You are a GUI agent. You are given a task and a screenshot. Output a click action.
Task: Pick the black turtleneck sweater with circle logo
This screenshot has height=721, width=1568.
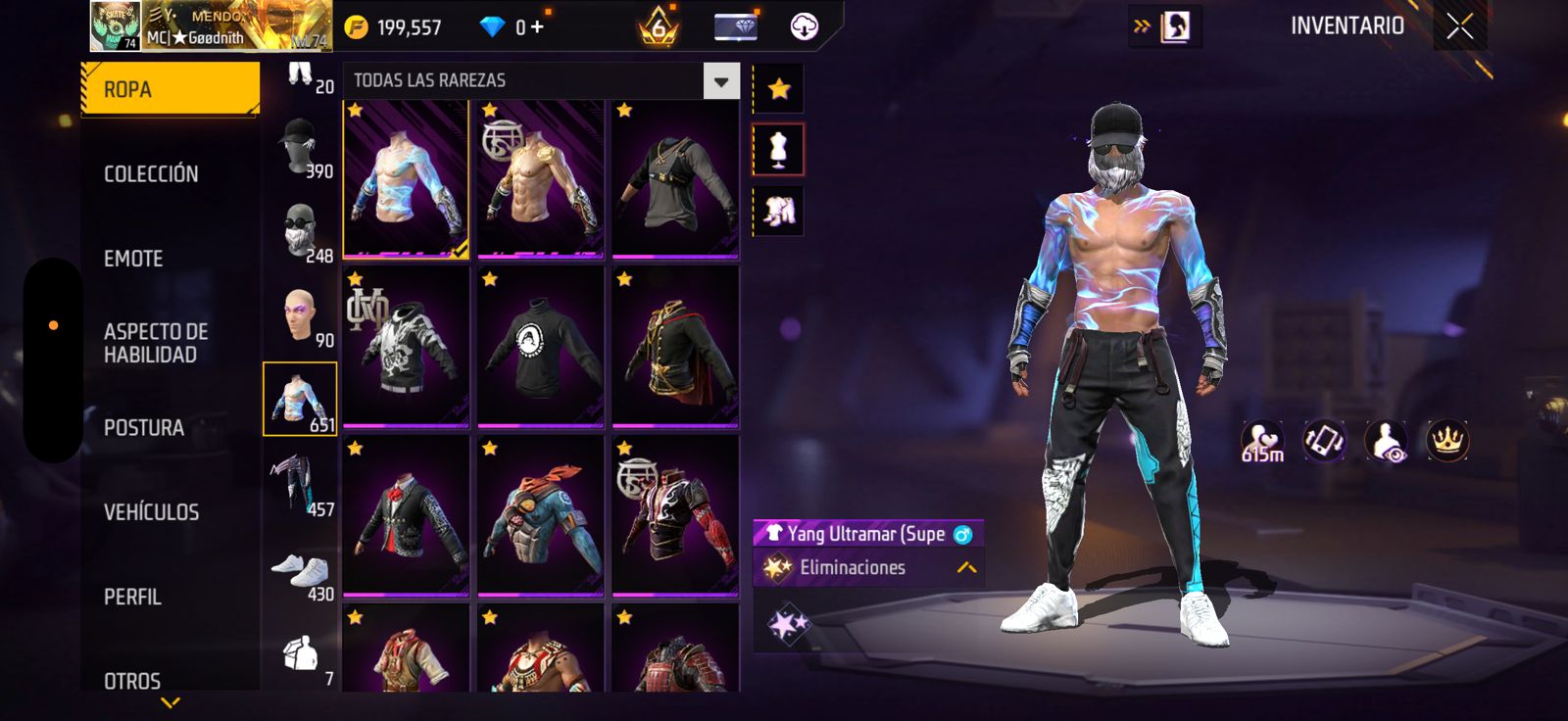(x=540, y=348)
